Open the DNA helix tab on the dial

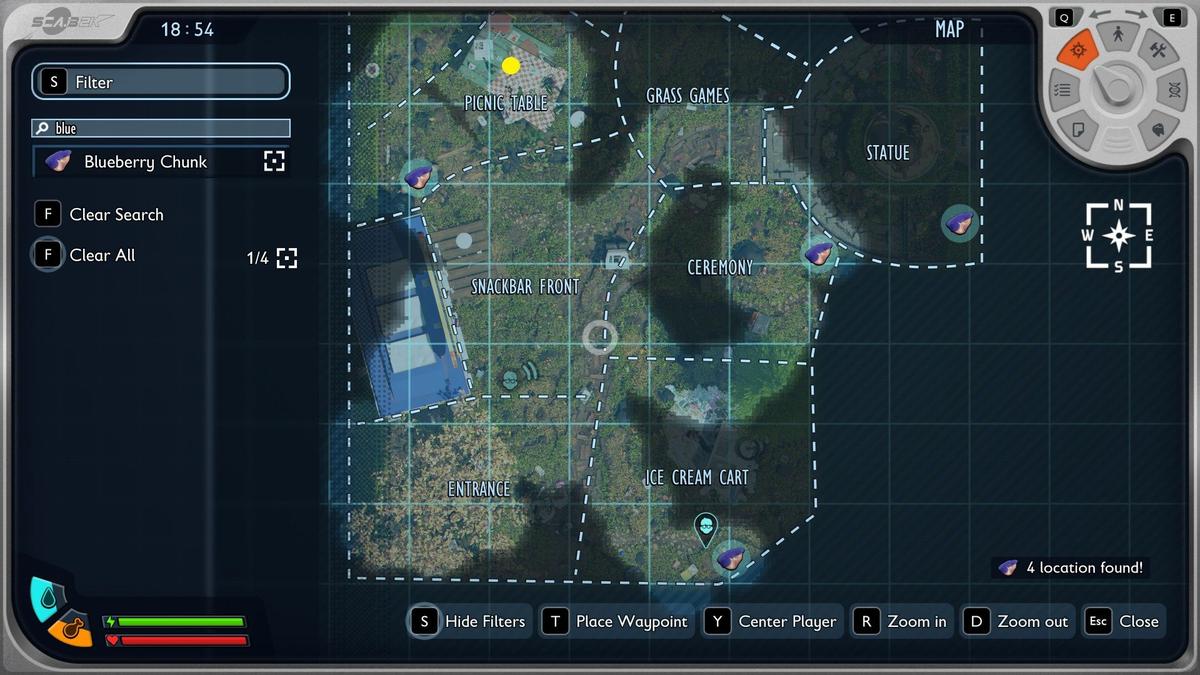point(1172,91)
